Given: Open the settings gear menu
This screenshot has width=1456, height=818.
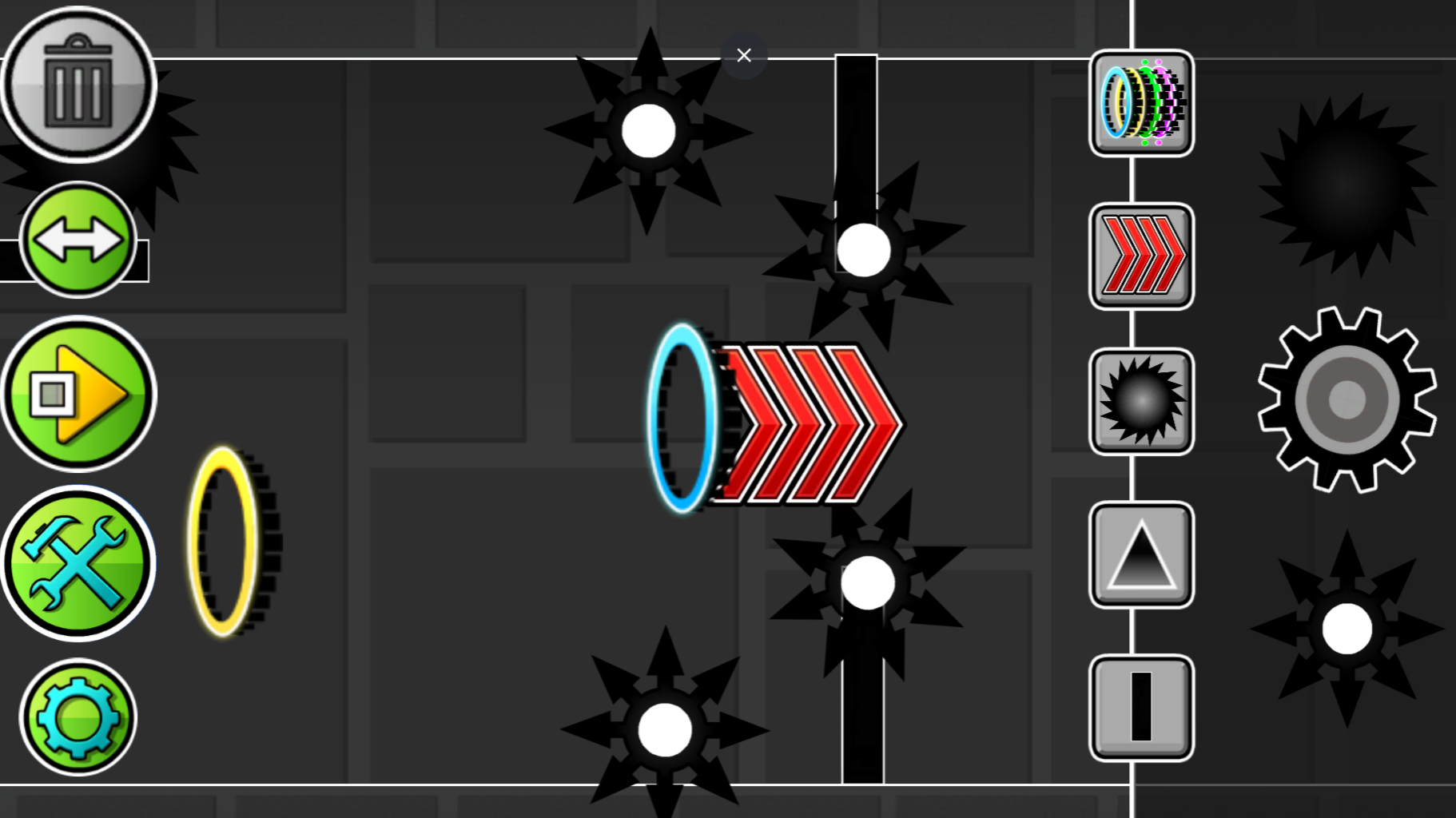Looking at the screenshot, I should tap(78, 717).
